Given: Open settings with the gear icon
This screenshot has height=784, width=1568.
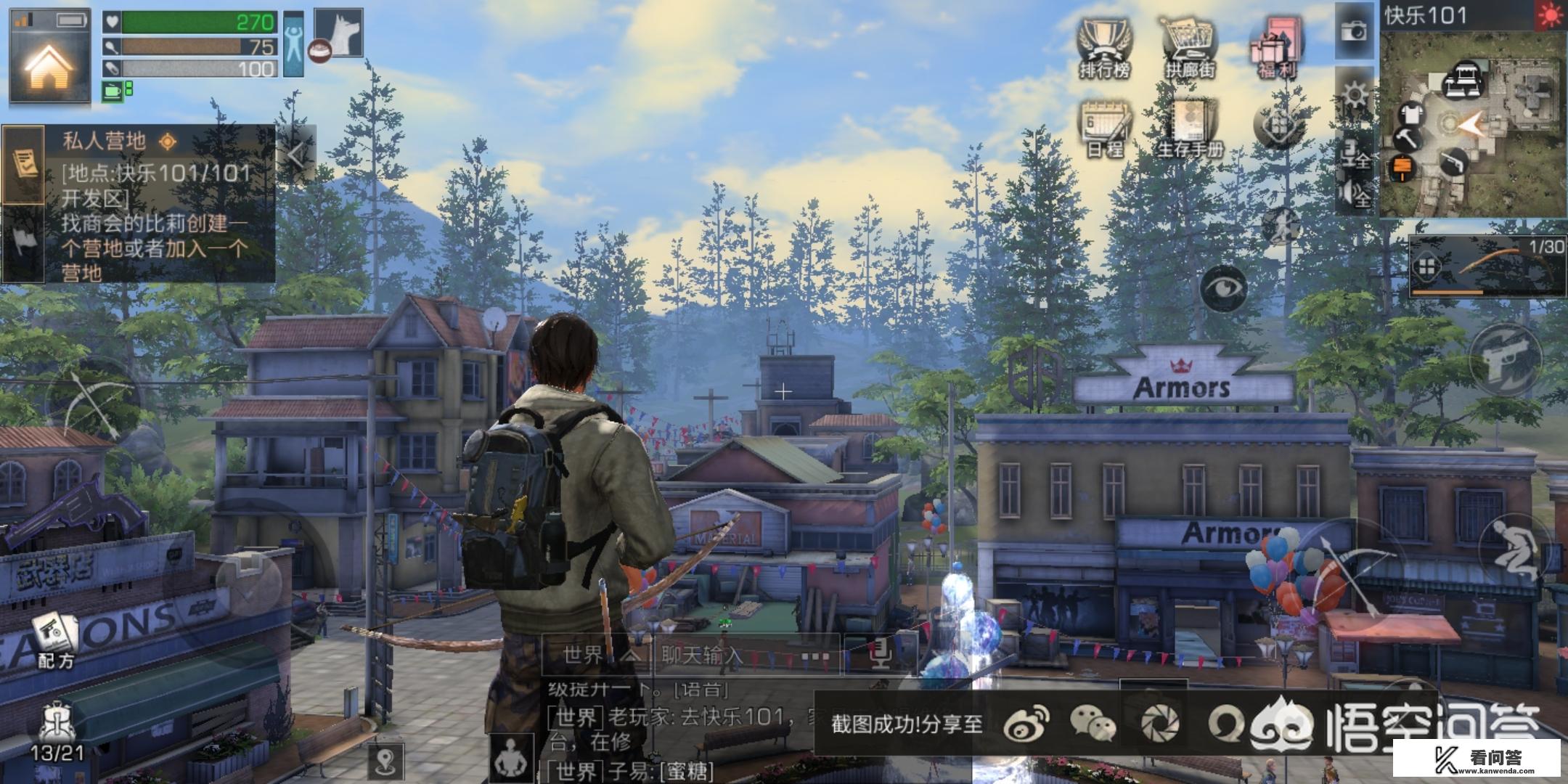Looking at the screenshot, I should [1355, 94].
